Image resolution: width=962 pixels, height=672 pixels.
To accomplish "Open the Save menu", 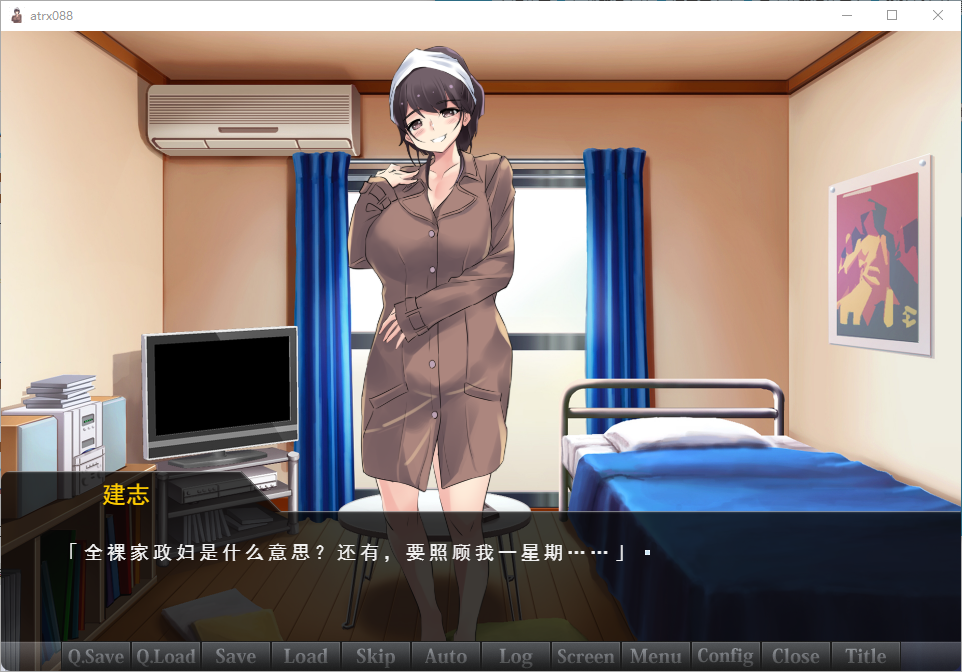I will click(x=236, y=657).
